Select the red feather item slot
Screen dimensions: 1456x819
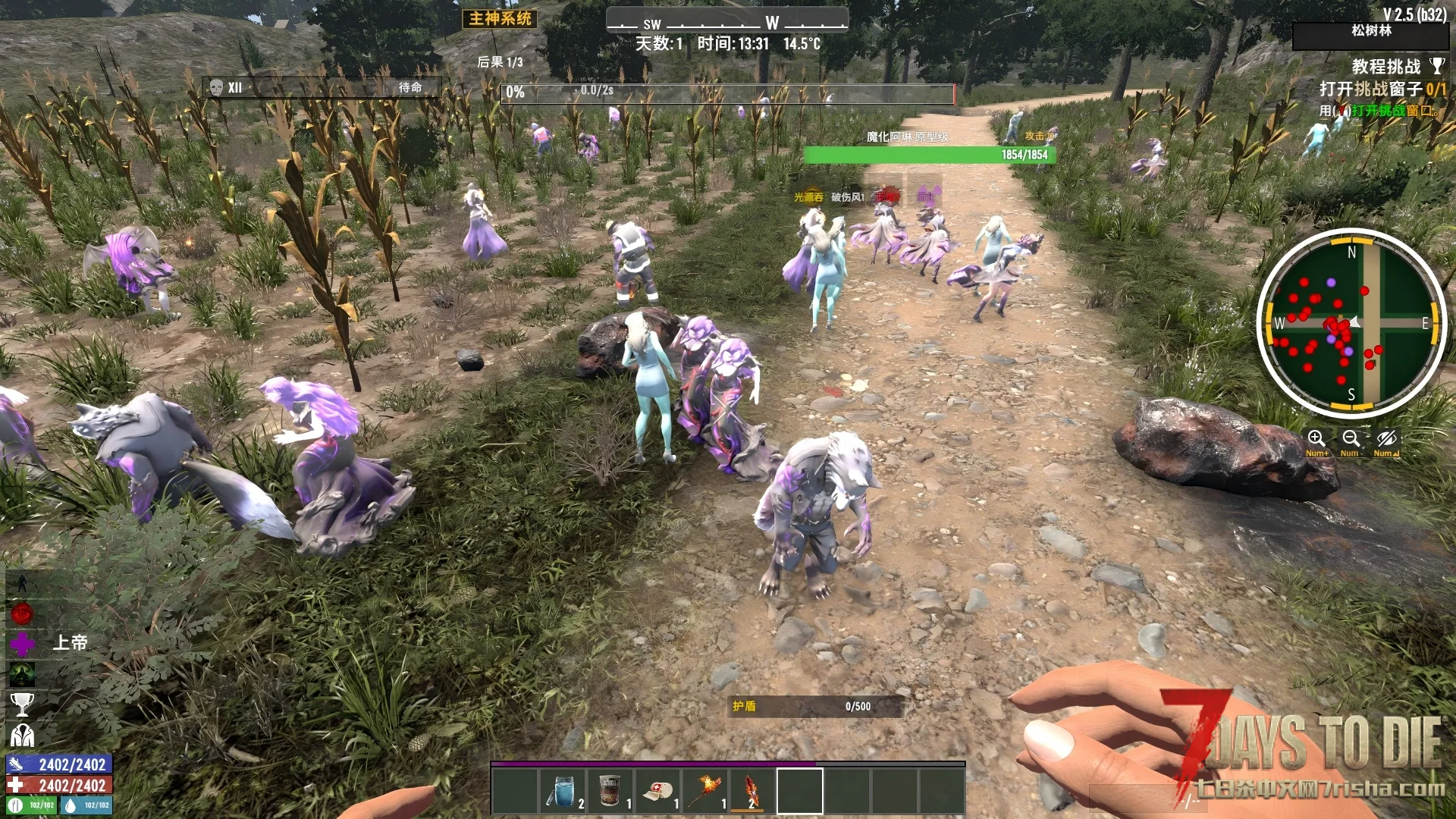coord(752,790)
